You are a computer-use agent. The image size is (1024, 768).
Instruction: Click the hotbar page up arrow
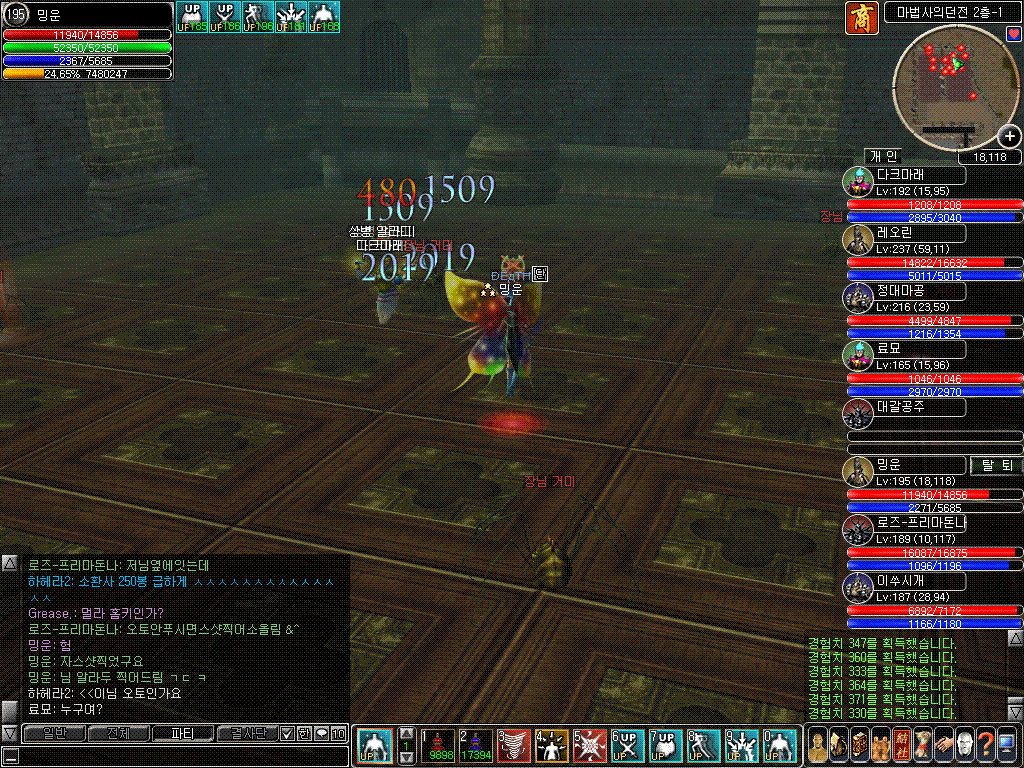(406, 733)
